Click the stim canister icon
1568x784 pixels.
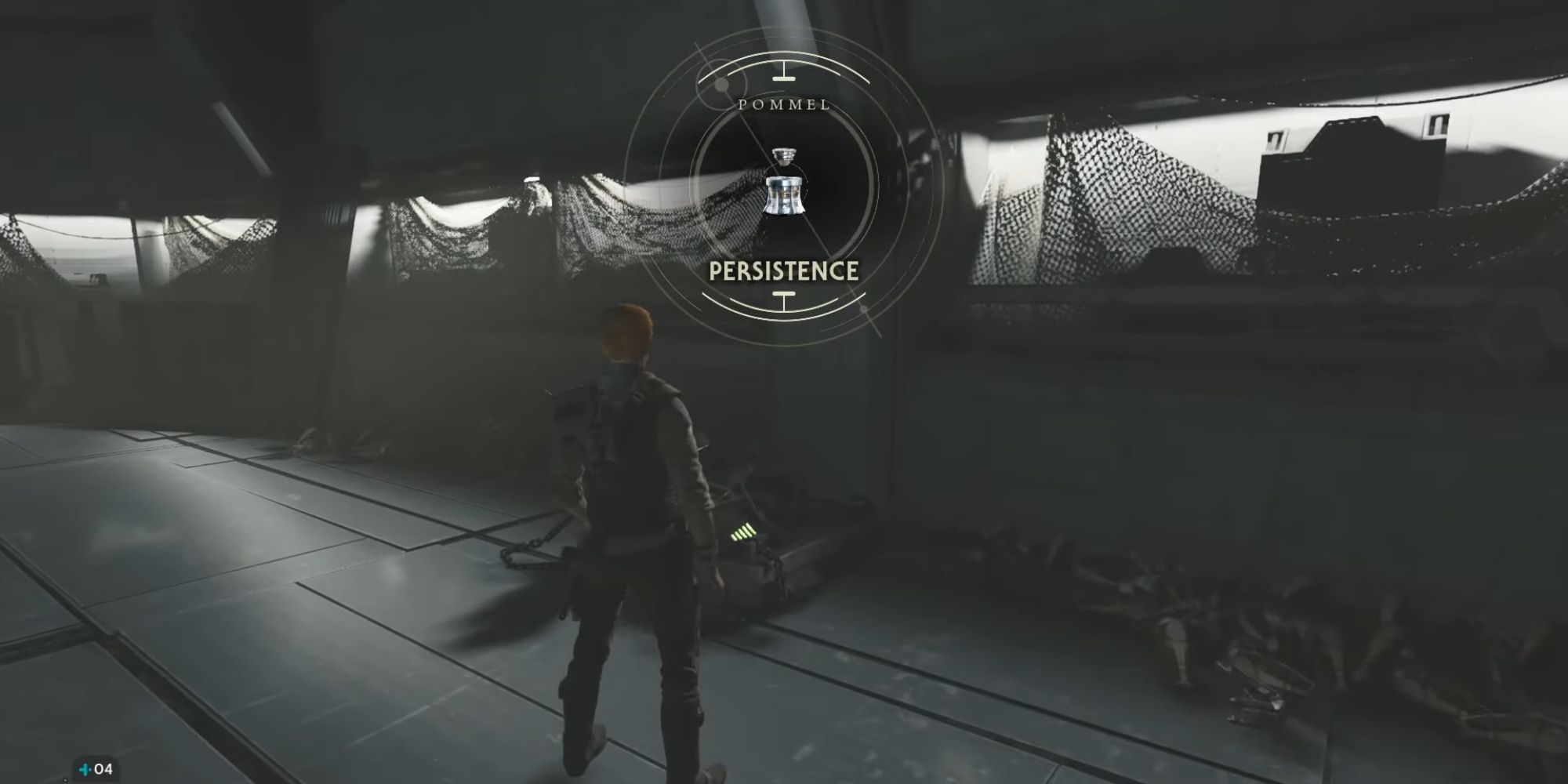coord(85,769)
